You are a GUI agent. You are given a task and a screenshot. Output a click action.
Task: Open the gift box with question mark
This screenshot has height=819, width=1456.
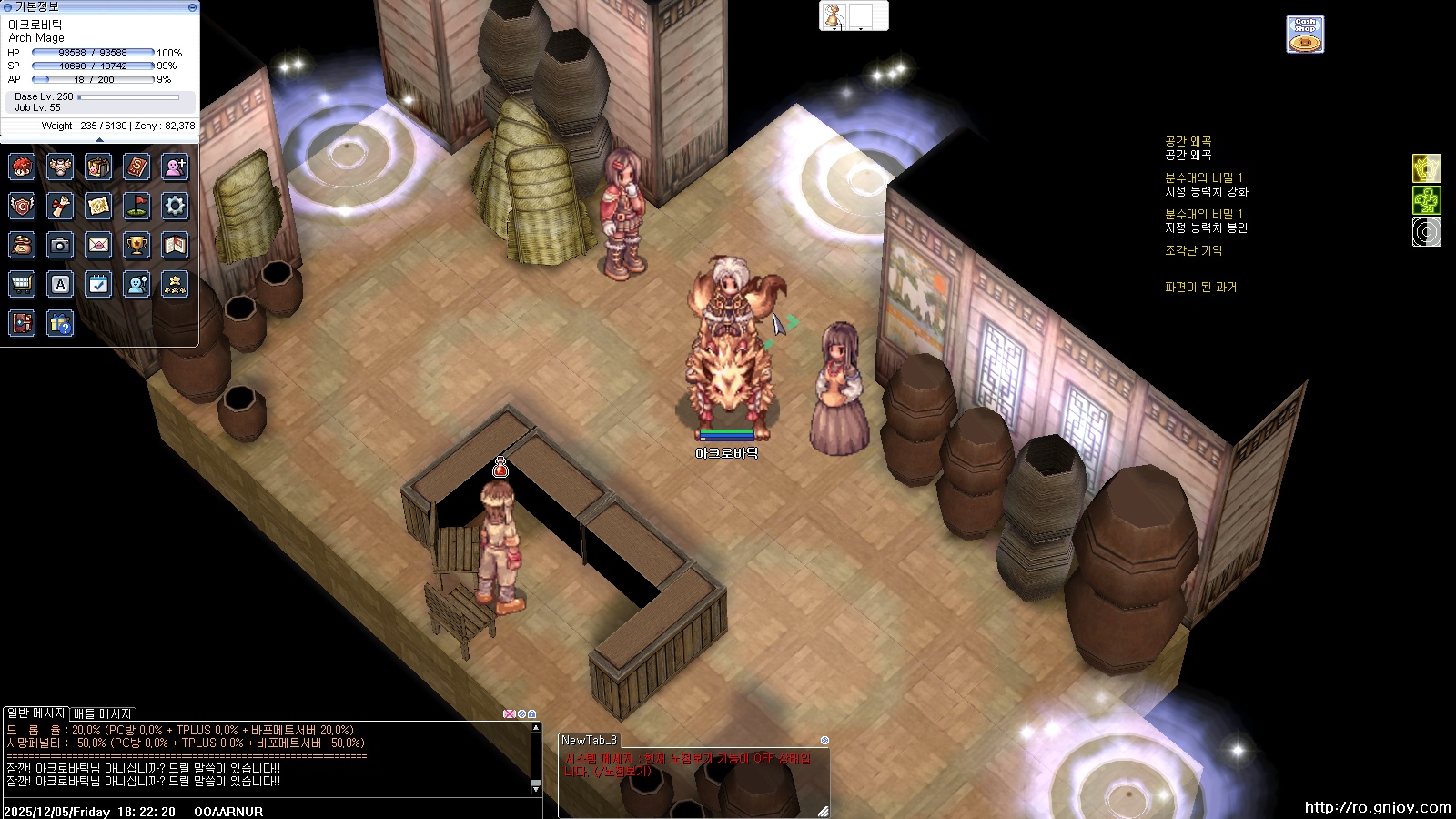coord(60,323)
